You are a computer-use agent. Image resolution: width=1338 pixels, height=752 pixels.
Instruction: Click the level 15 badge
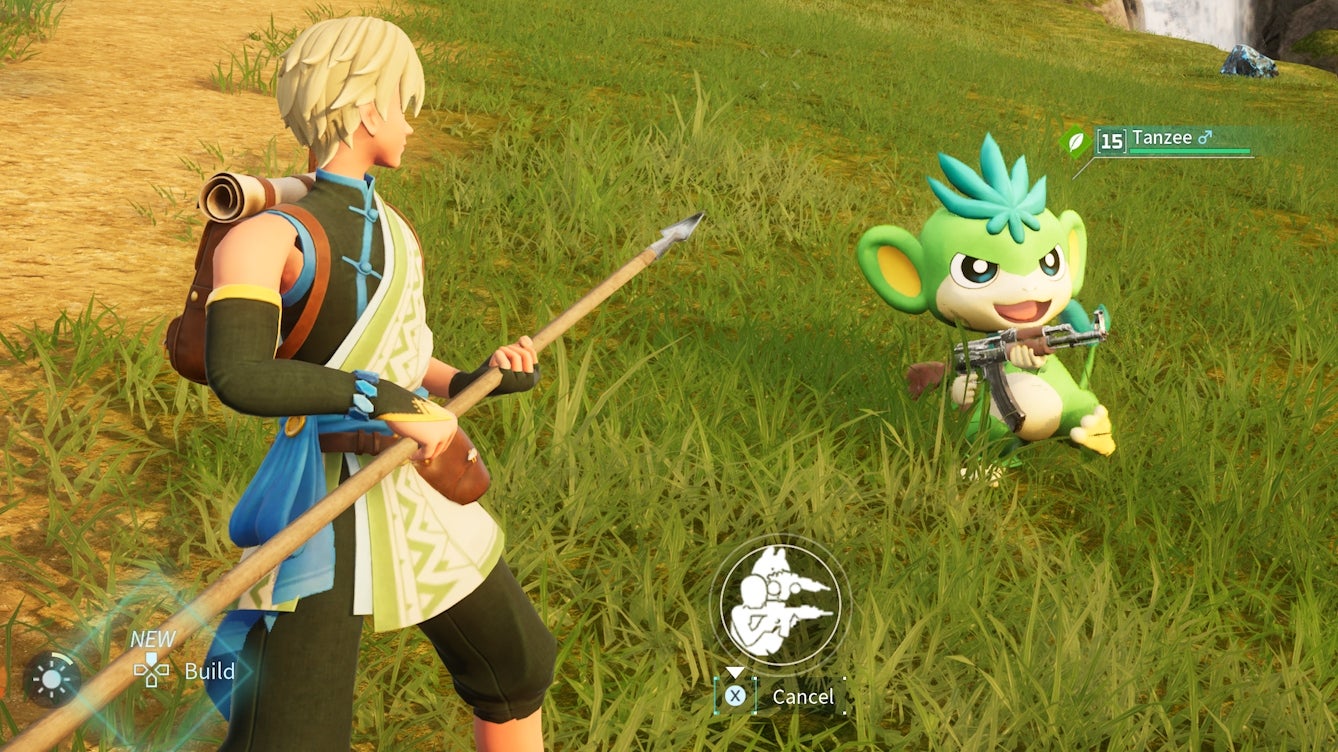[1112, 140]
